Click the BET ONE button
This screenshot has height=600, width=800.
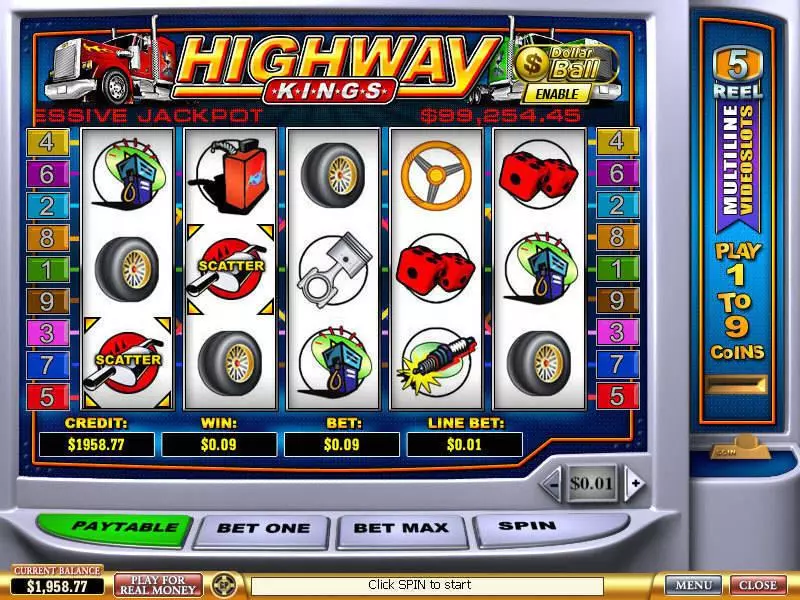[263, 529]
